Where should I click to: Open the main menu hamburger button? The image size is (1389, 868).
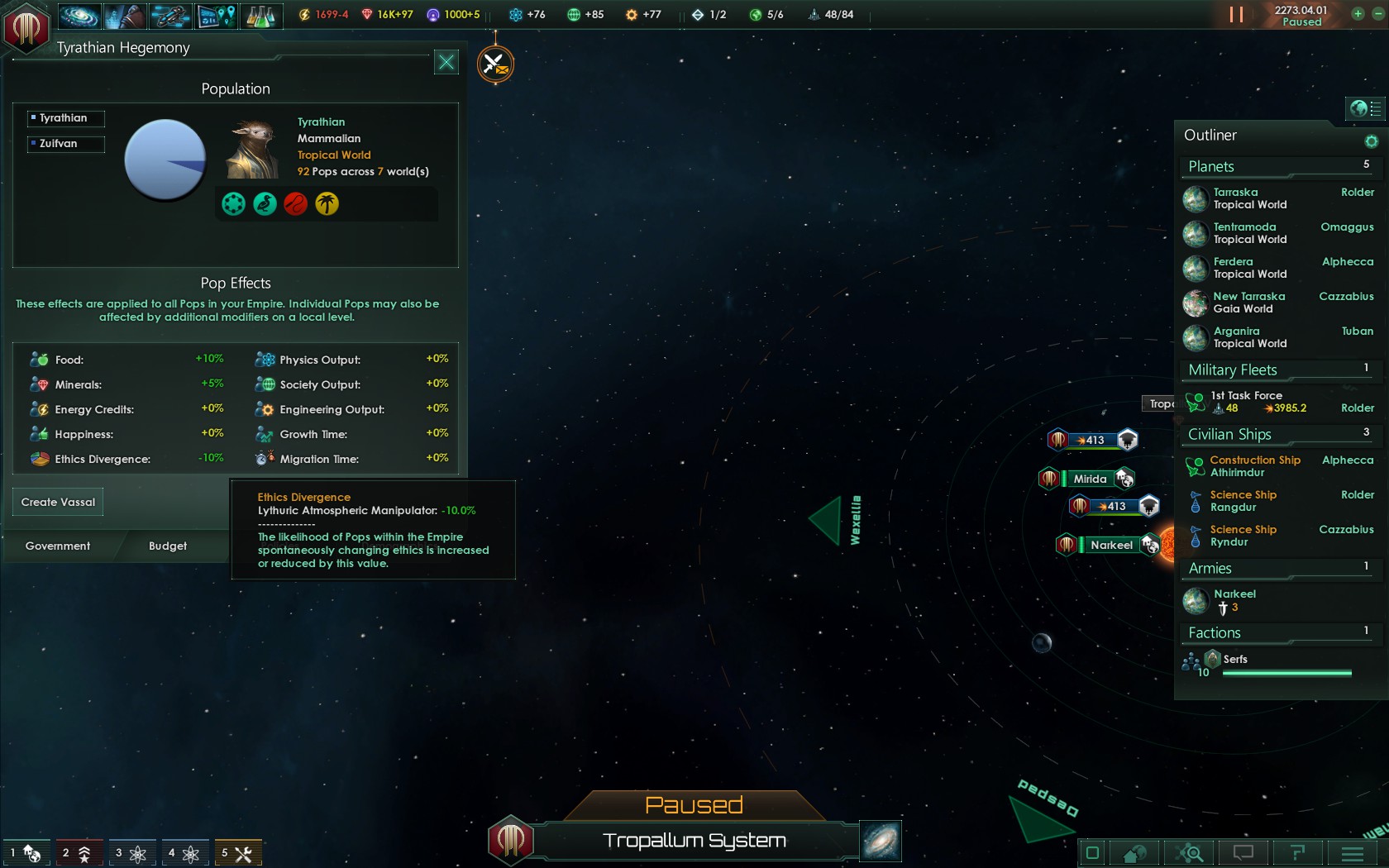coord(1353,852)
